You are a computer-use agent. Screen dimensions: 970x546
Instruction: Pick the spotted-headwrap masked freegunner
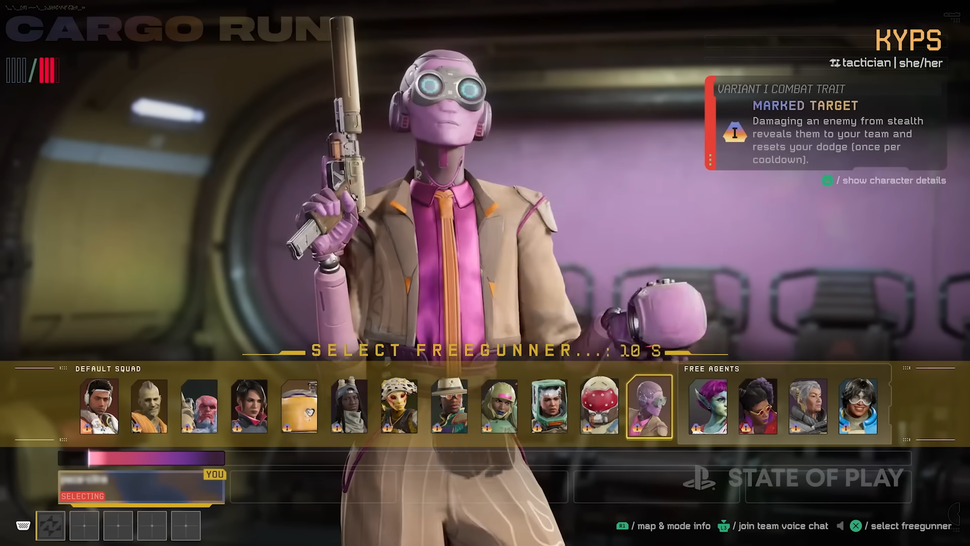399,406
